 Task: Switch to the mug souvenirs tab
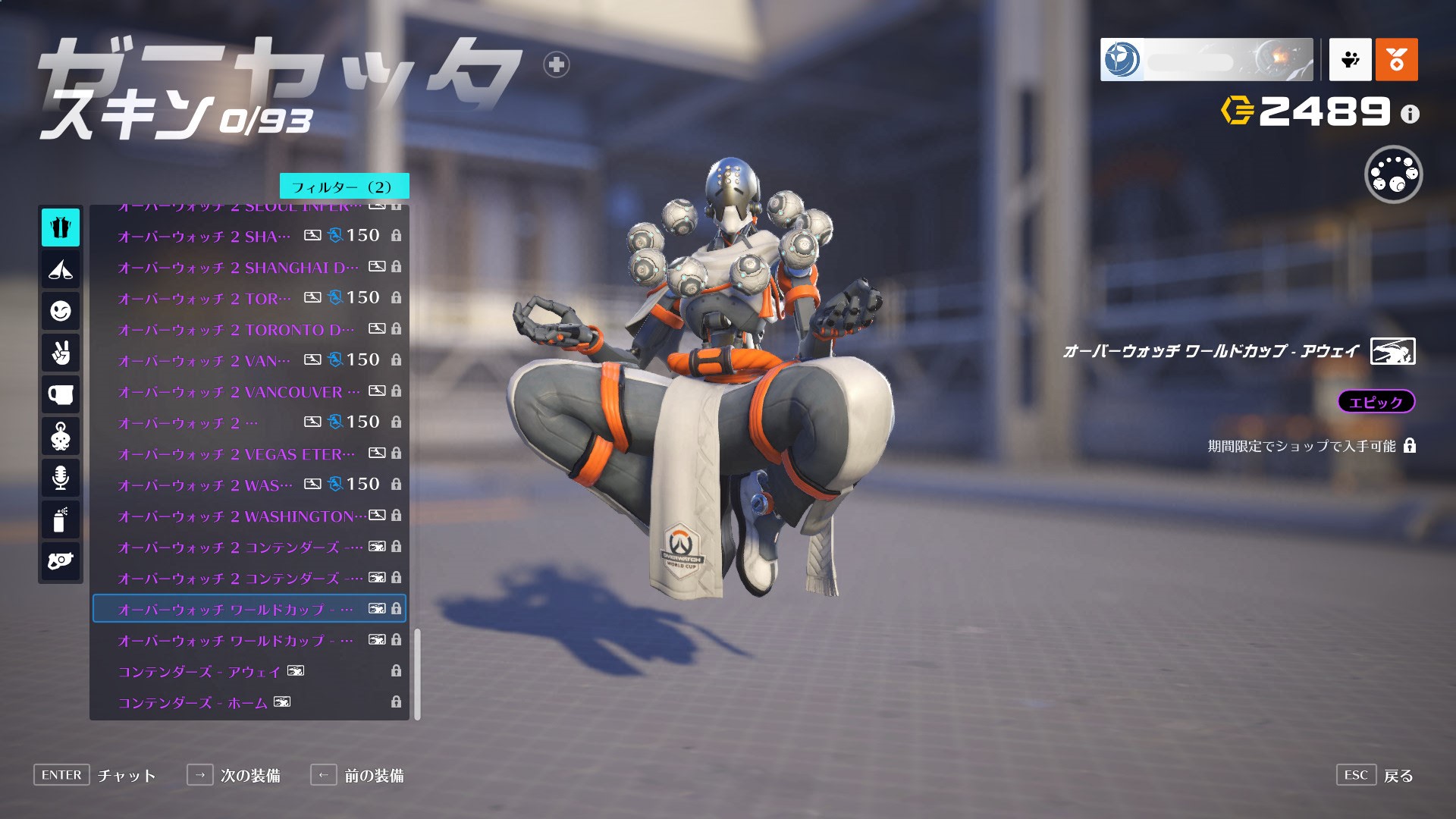tap(61, 394)
